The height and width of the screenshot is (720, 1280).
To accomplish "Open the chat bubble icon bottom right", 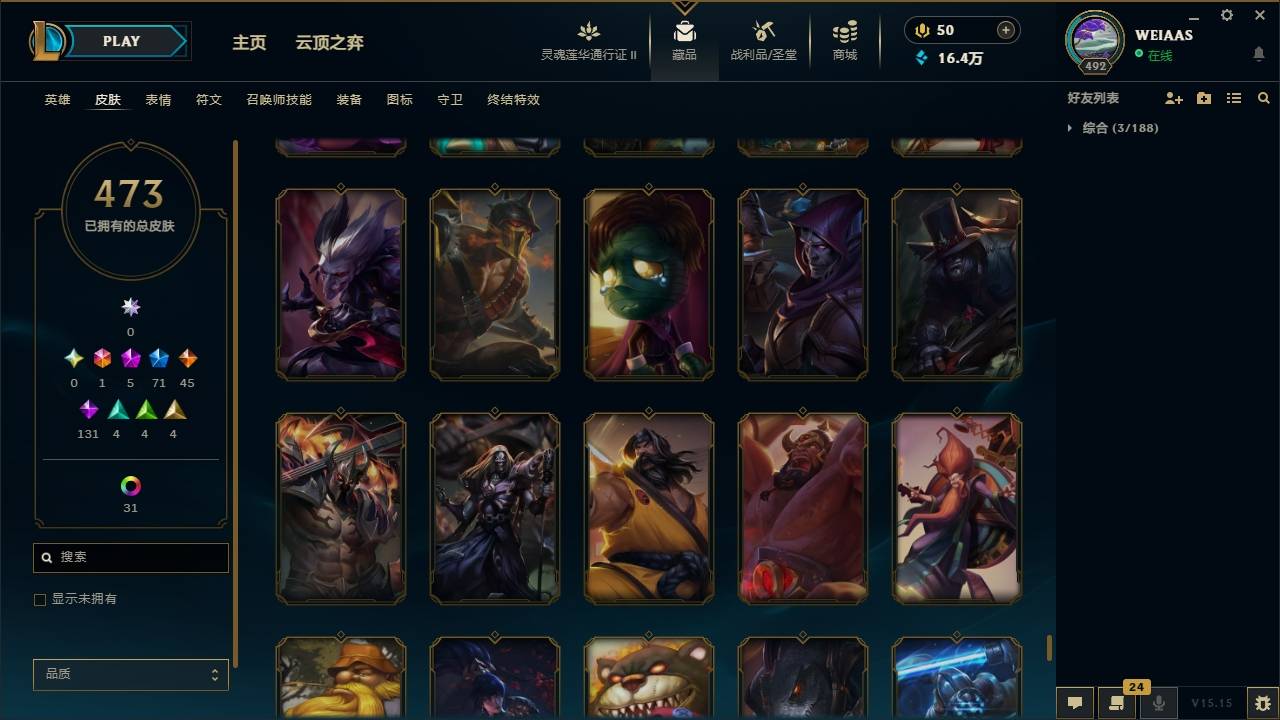I will tap(1074, 703).
